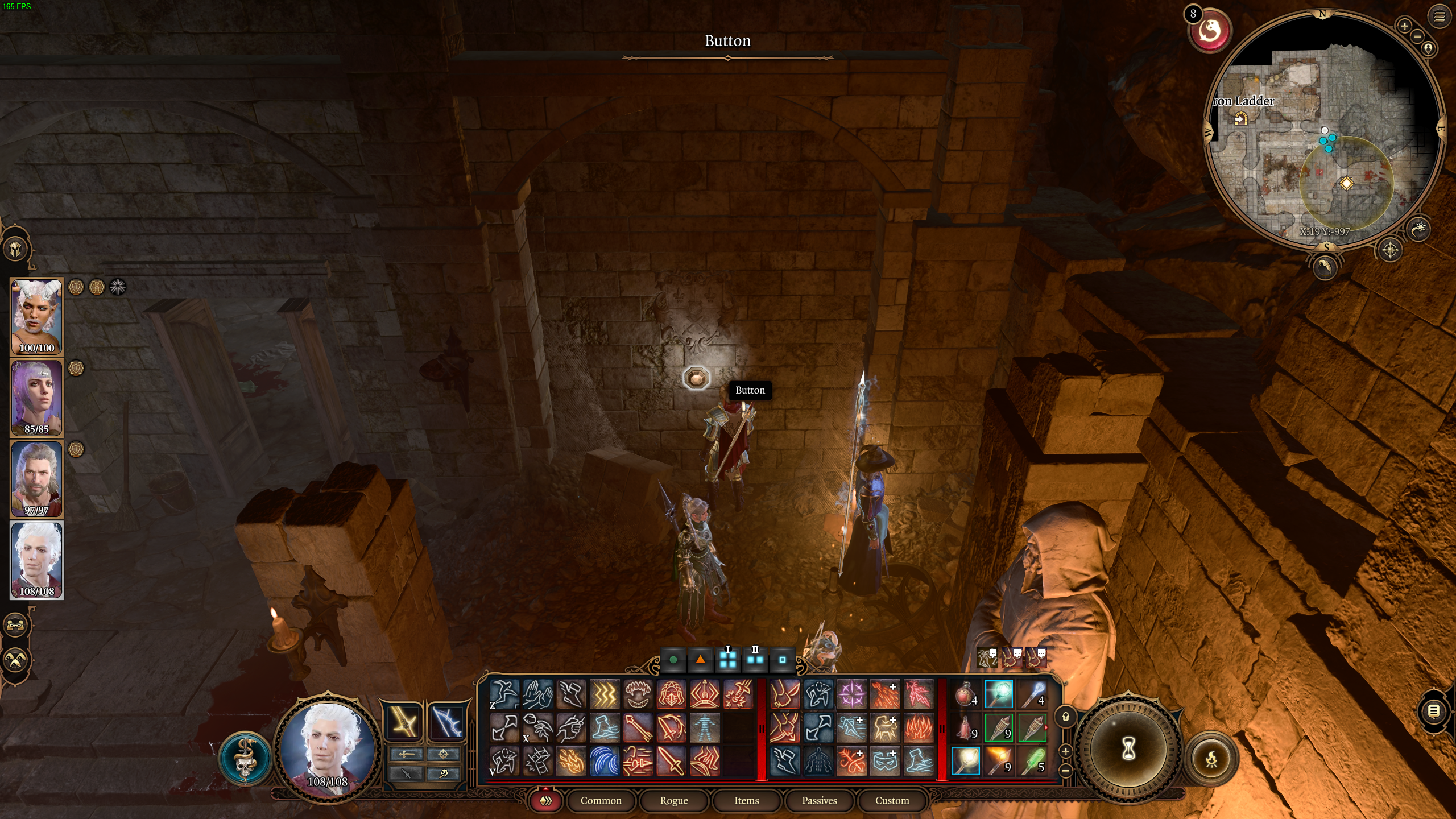Zoom in on the minimap

1404,26
